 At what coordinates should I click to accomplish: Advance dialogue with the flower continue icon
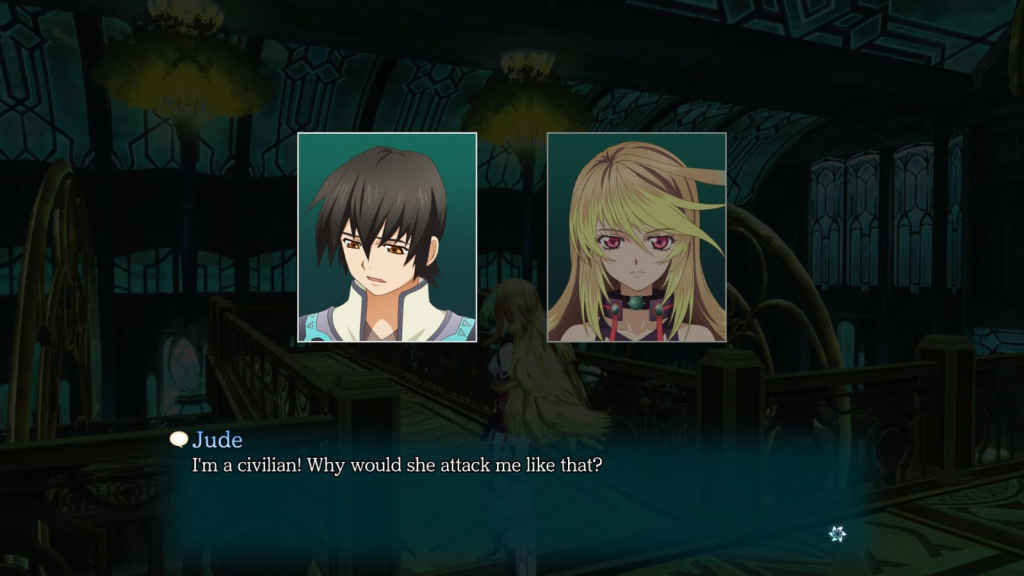click(837, 534)
